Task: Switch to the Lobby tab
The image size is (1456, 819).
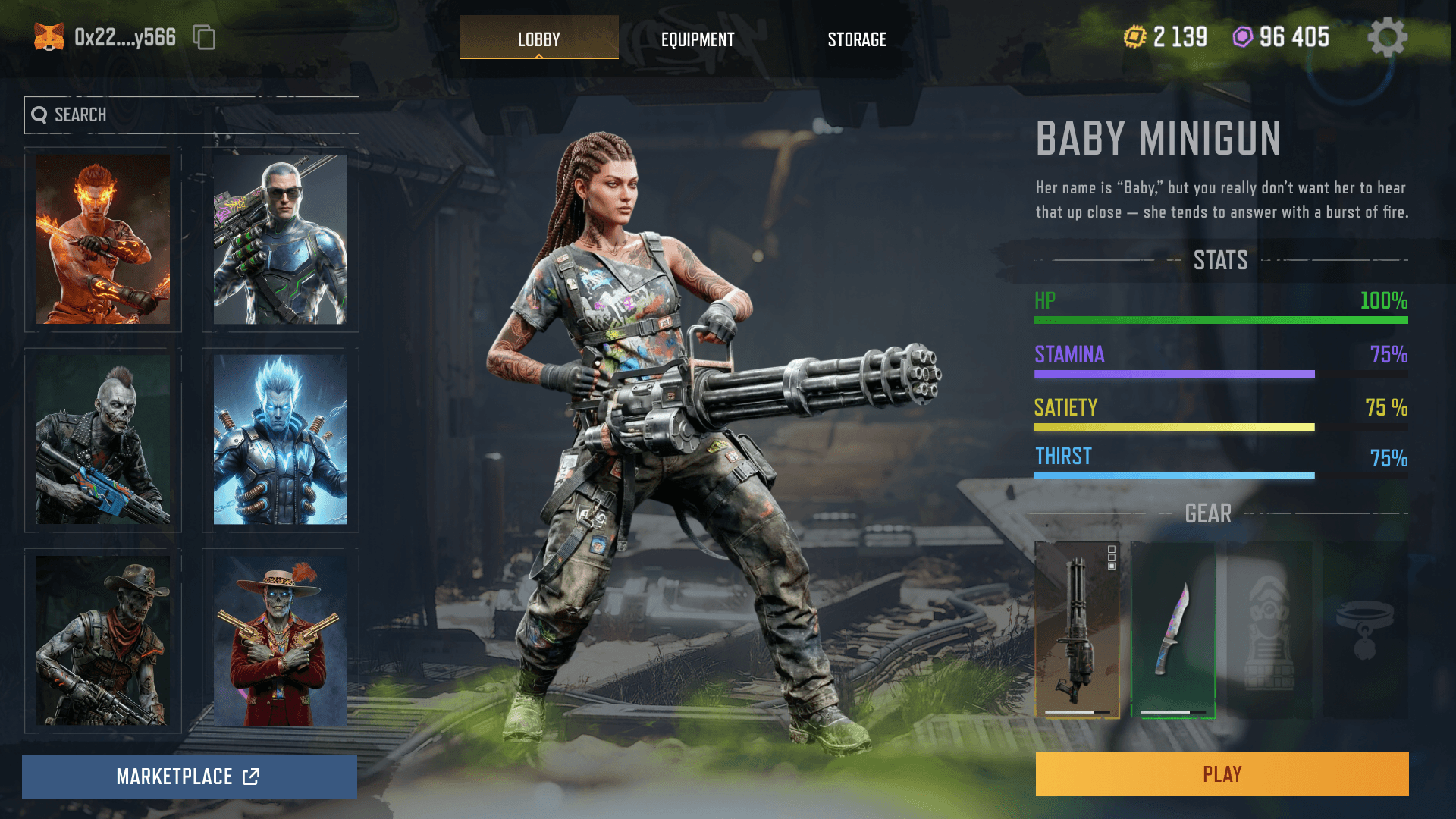Action: pos(538,38)
